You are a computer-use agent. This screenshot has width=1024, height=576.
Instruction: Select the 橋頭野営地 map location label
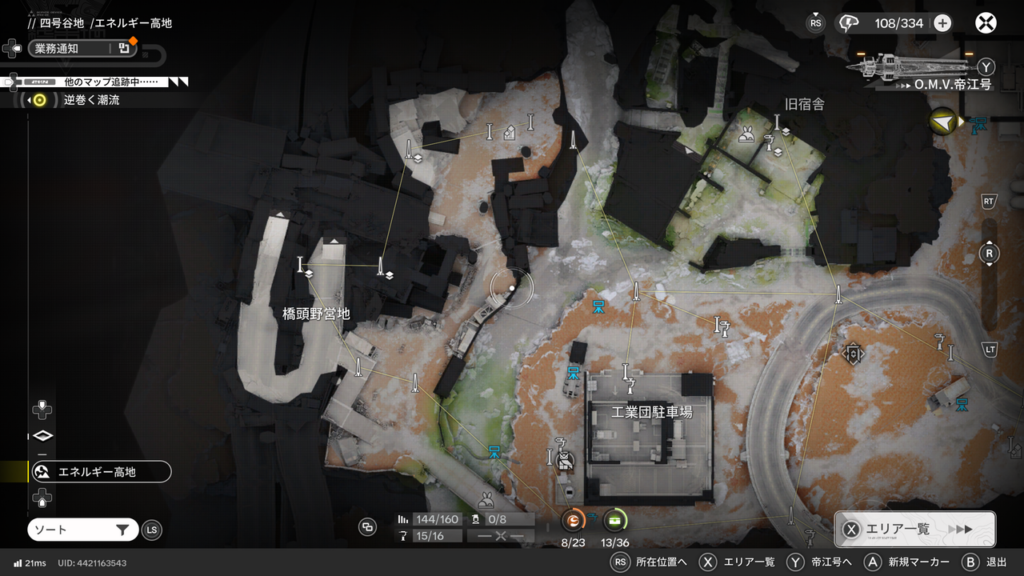[x=316, y=313]
